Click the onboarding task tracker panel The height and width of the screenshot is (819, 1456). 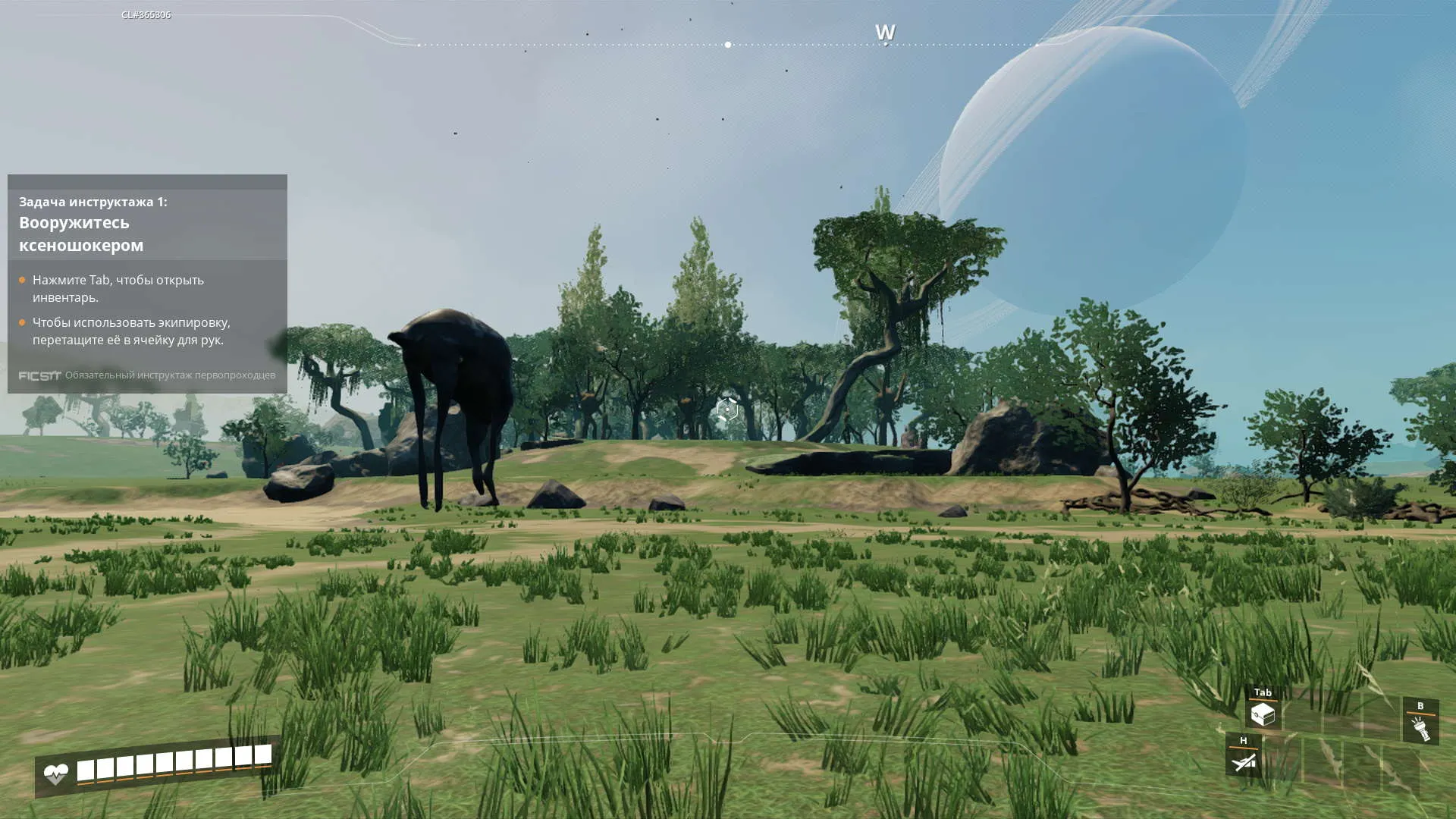(147, 284)
